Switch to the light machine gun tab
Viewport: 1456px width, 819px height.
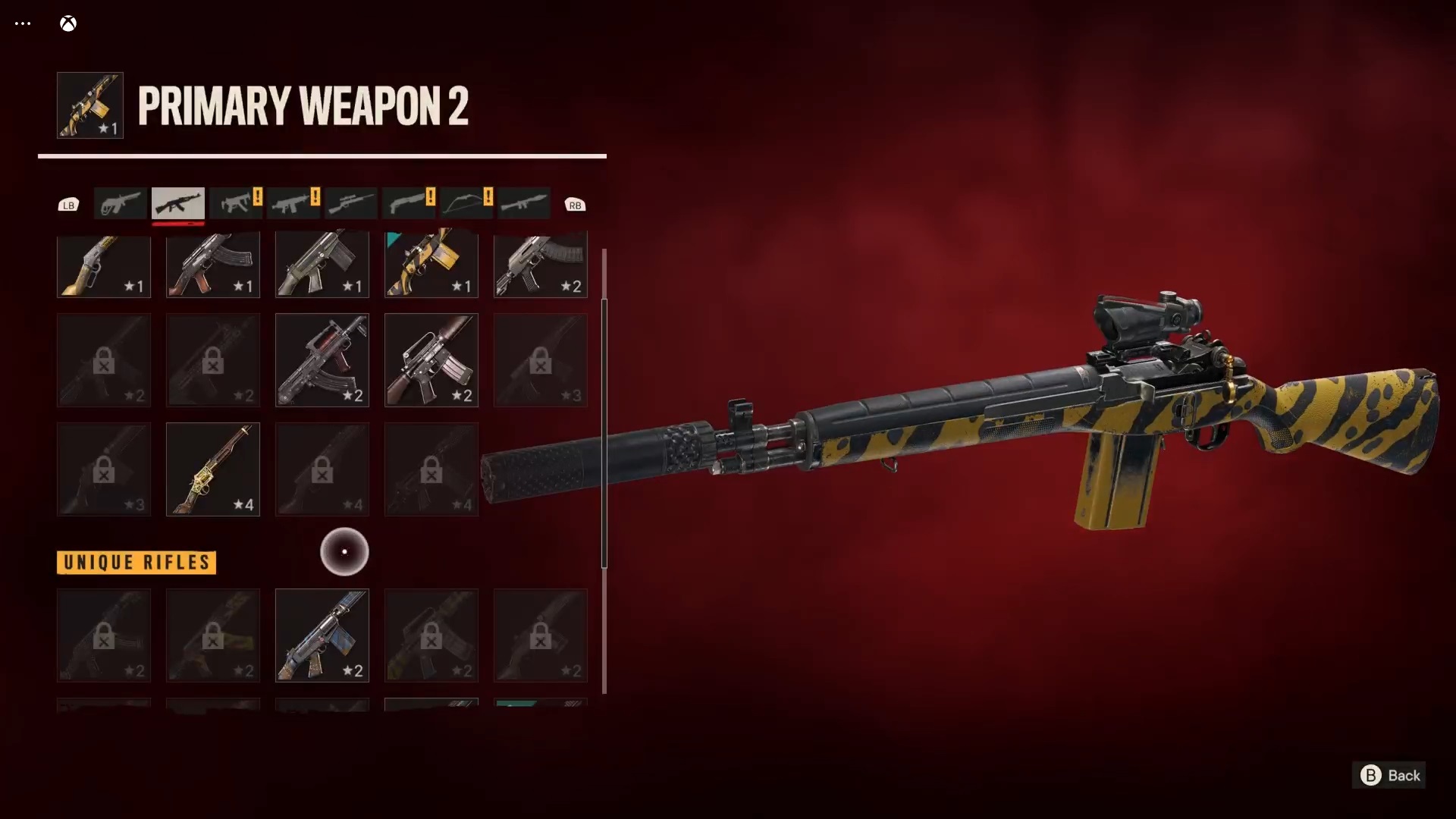coord(293,203)
